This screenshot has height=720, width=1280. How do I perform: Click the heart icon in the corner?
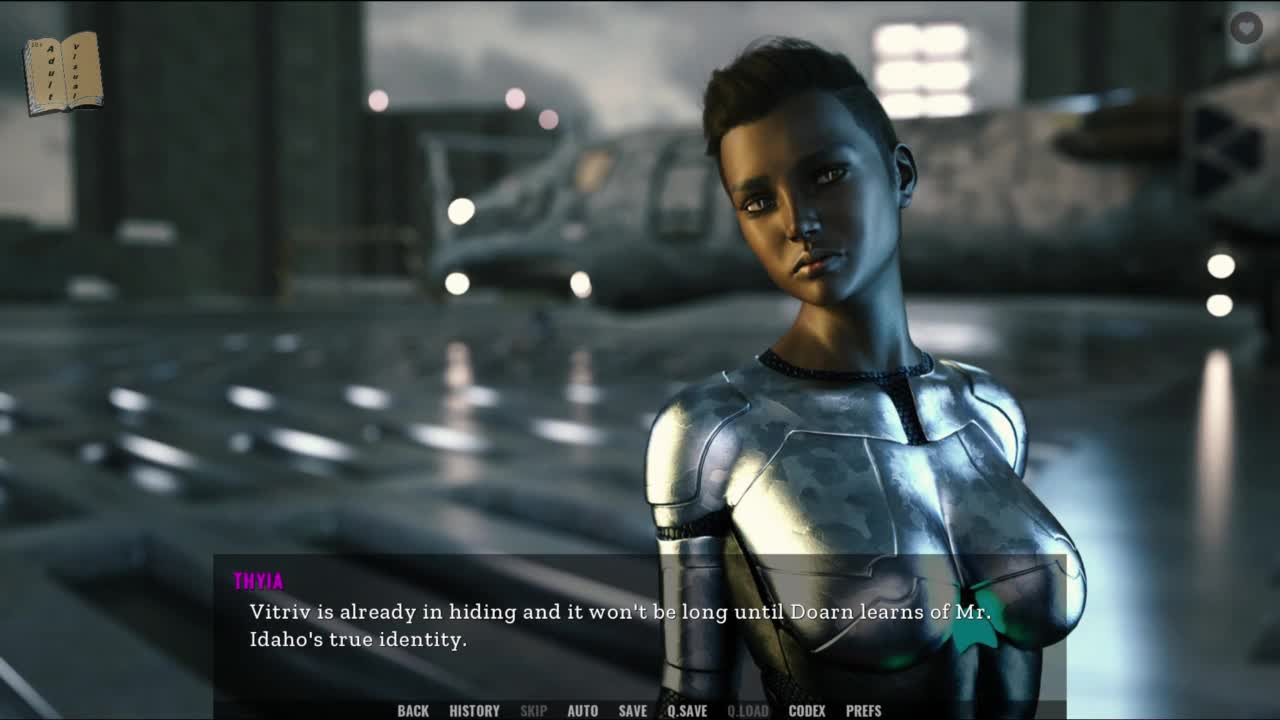[1246, 27]
